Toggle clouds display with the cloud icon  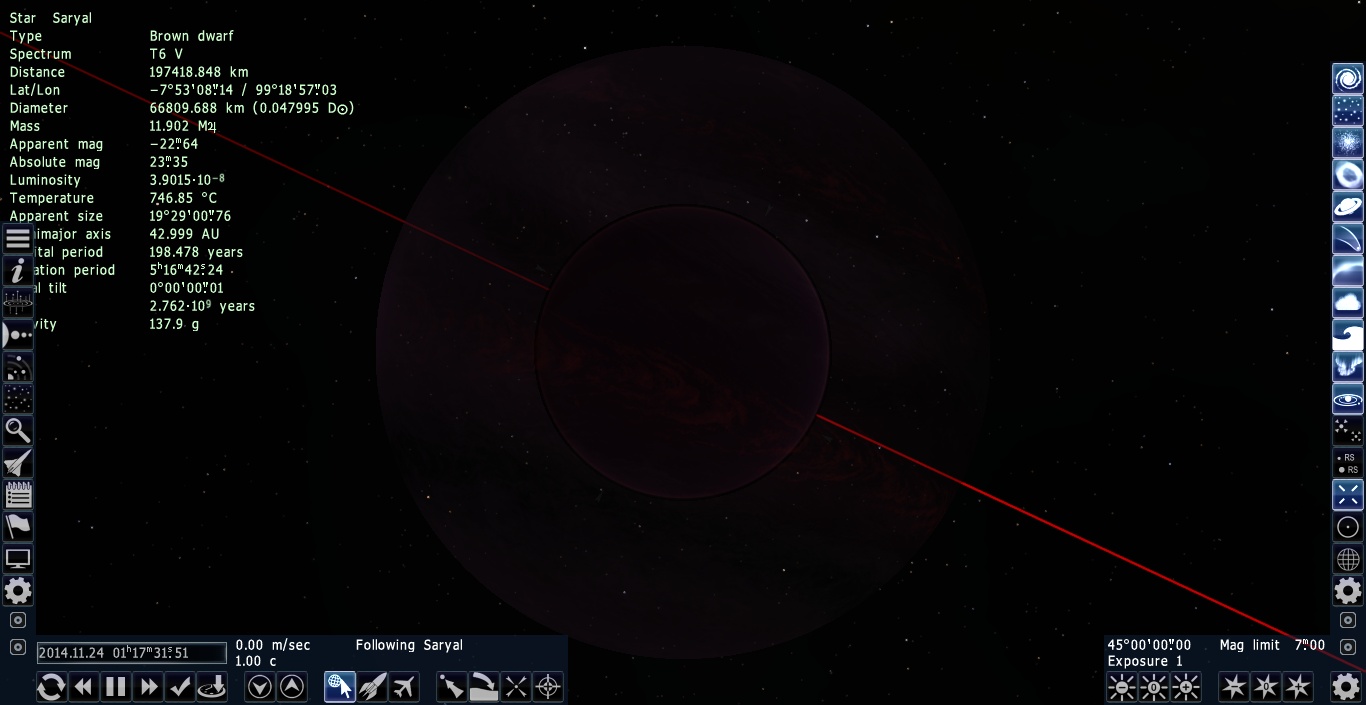pyautogui.click(x=1348, y=303)
